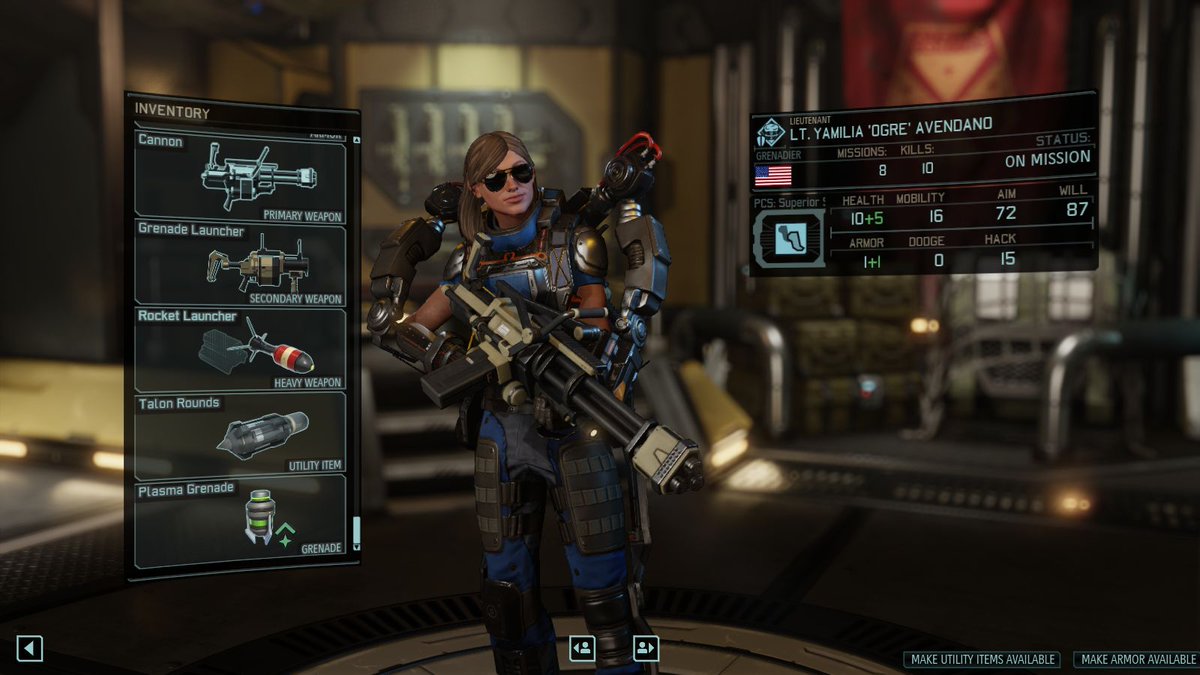Choose the Rocket Launcher heavy weapon slot
This screenshot has height=675, width=1200.
click(x=240, y=349)
